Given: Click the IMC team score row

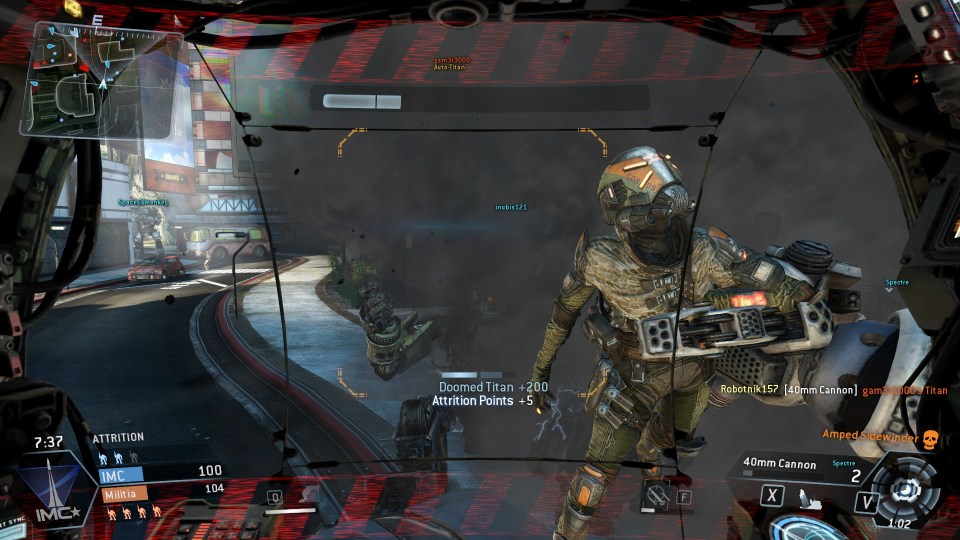Looking at the screenshot, I should click(160, 471).
